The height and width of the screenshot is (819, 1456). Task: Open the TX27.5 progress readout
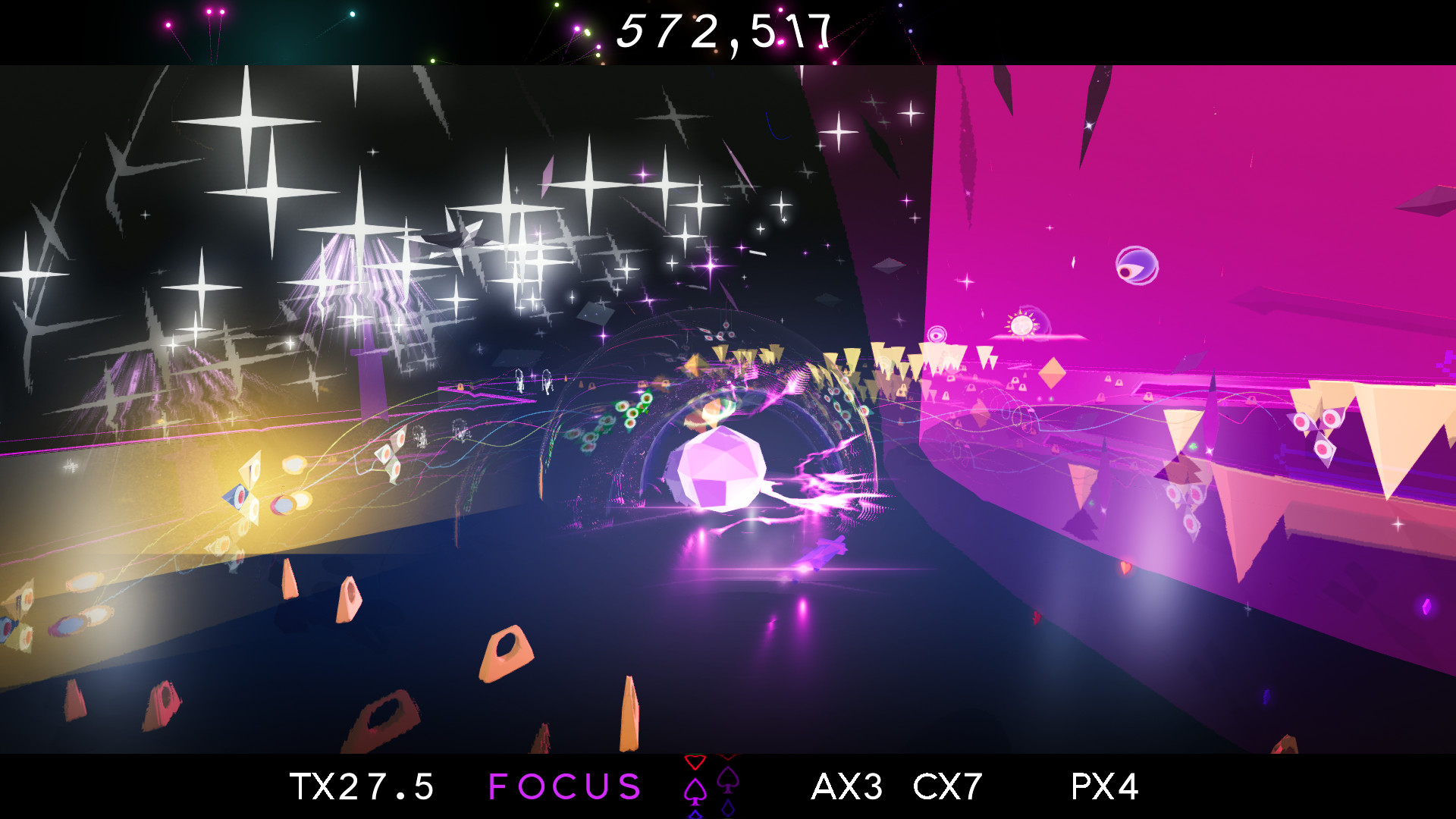362,787
